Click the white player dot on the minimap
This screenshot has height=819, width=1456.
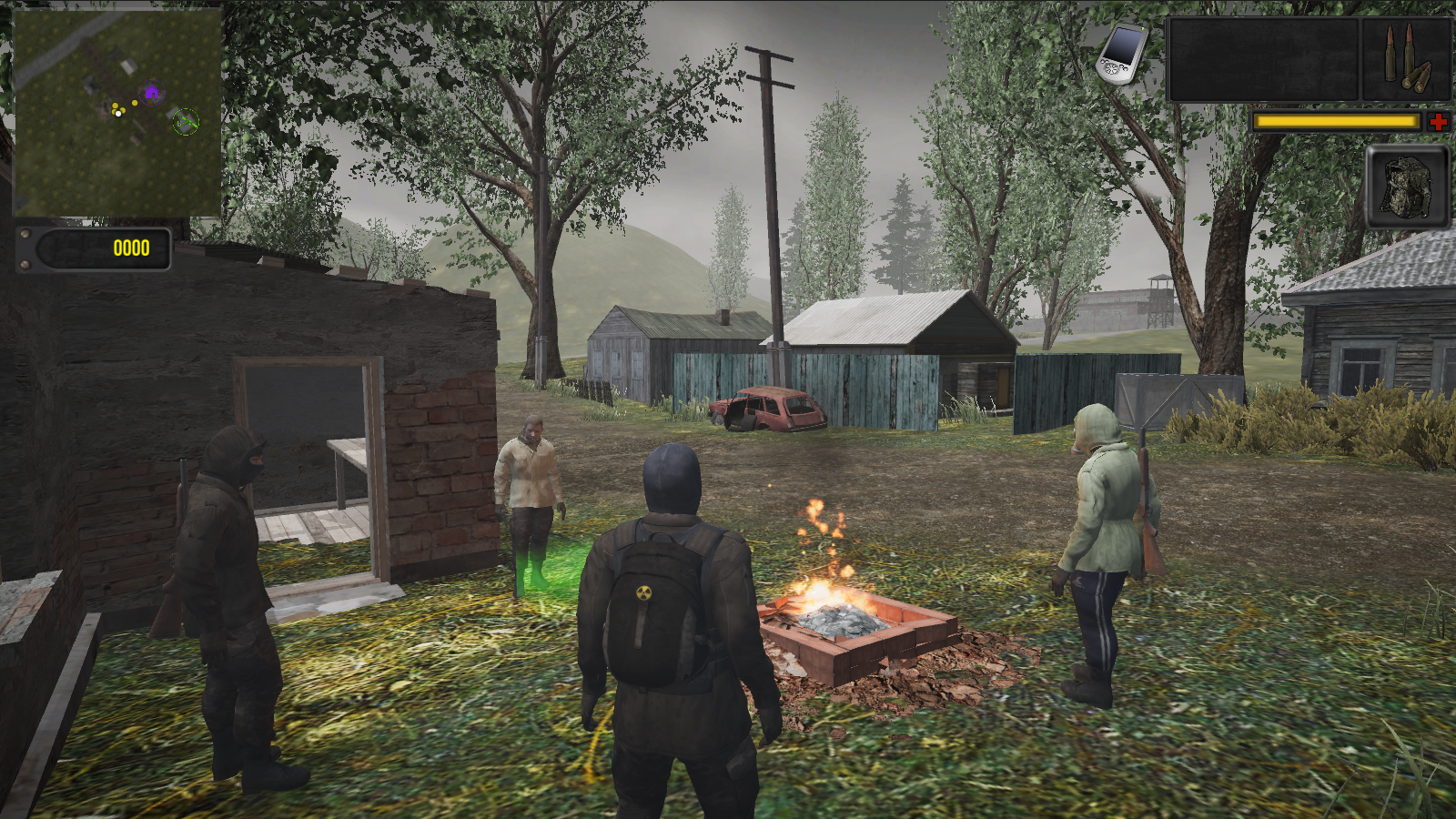tap(117, 113)
